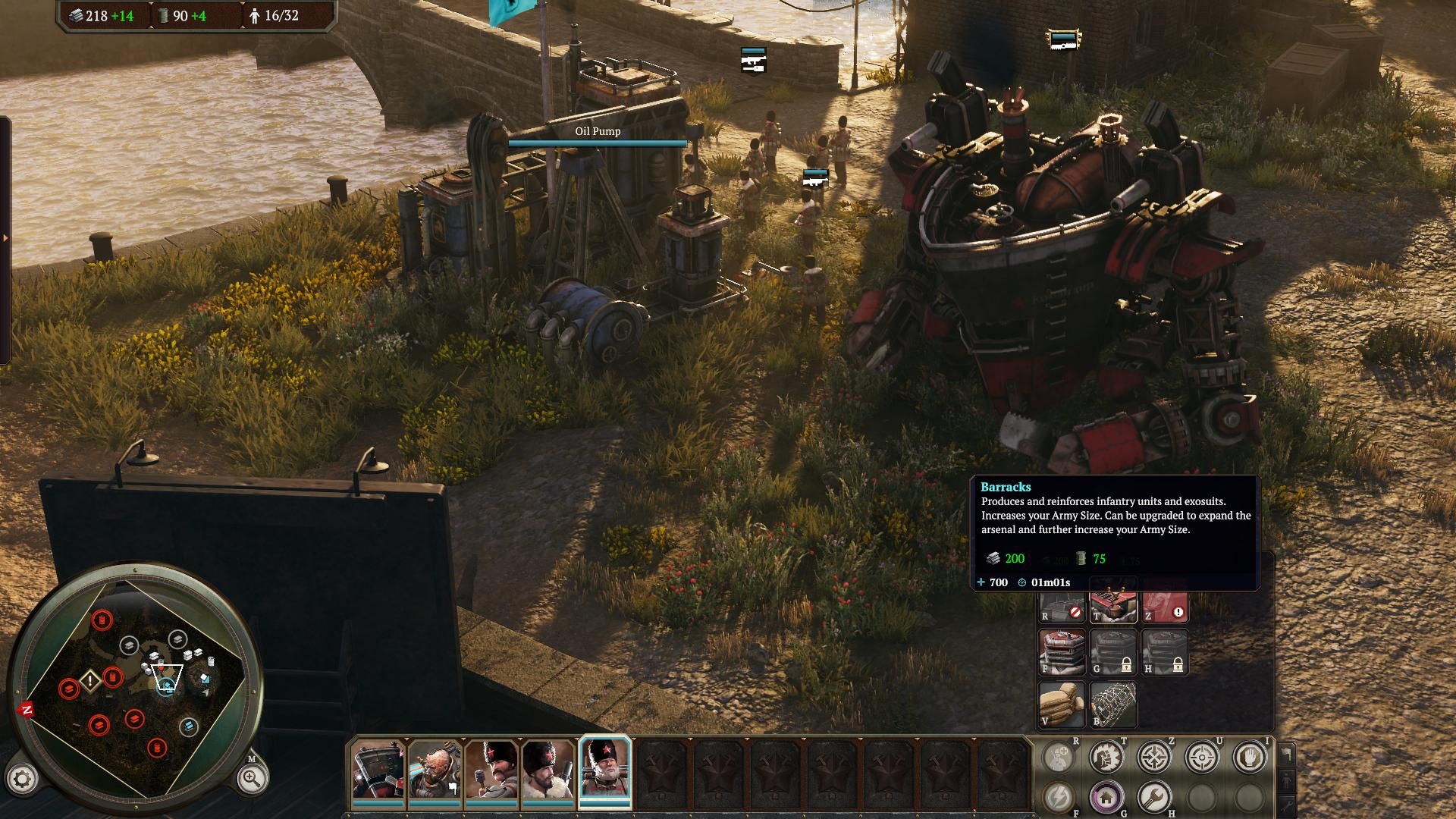Click the minimap magnifier zoom button
This screenshot has width=1456, height=819.
tap(251, 777)
